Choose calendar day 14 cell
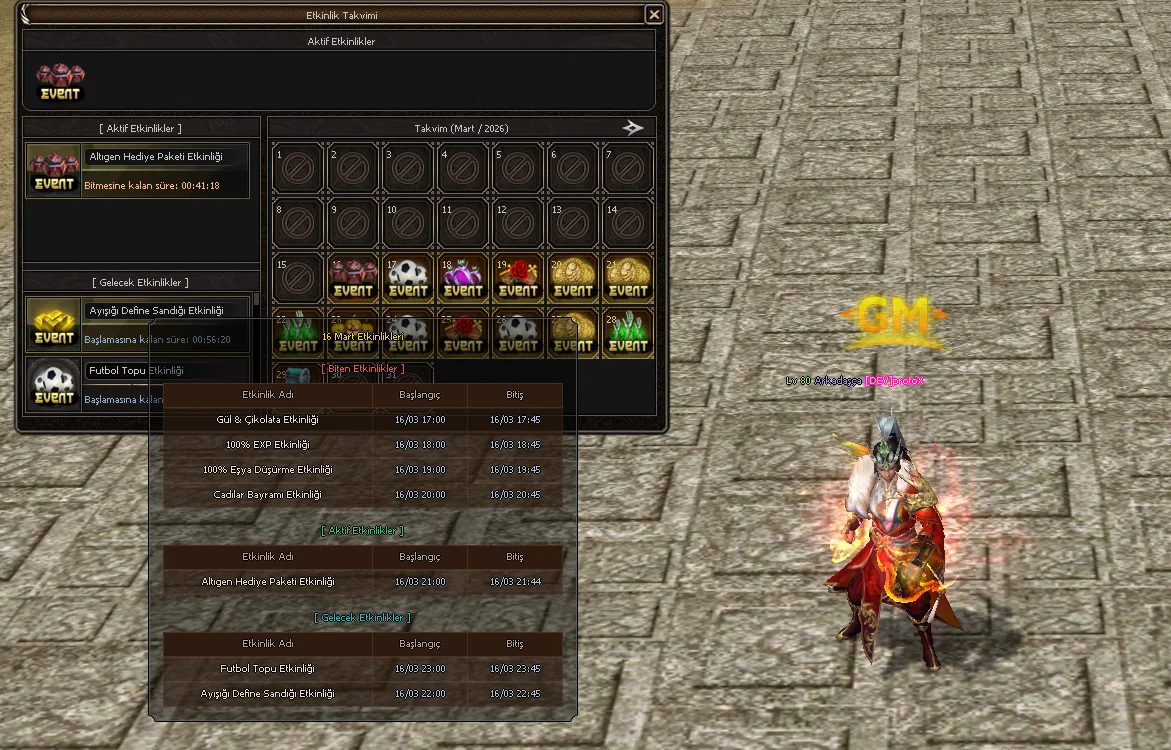Screen dimensions: 1171x750 click(x=628, y=223)
